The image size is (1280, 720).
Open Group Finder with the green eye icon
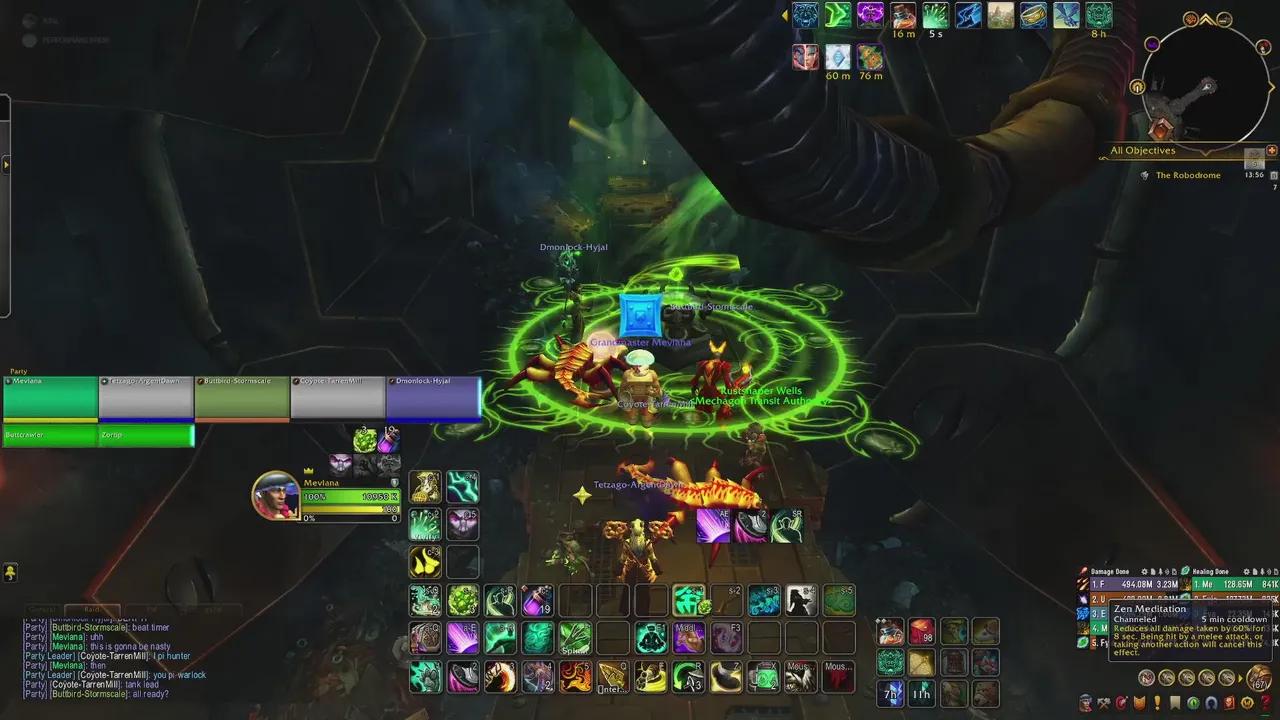1192,705
